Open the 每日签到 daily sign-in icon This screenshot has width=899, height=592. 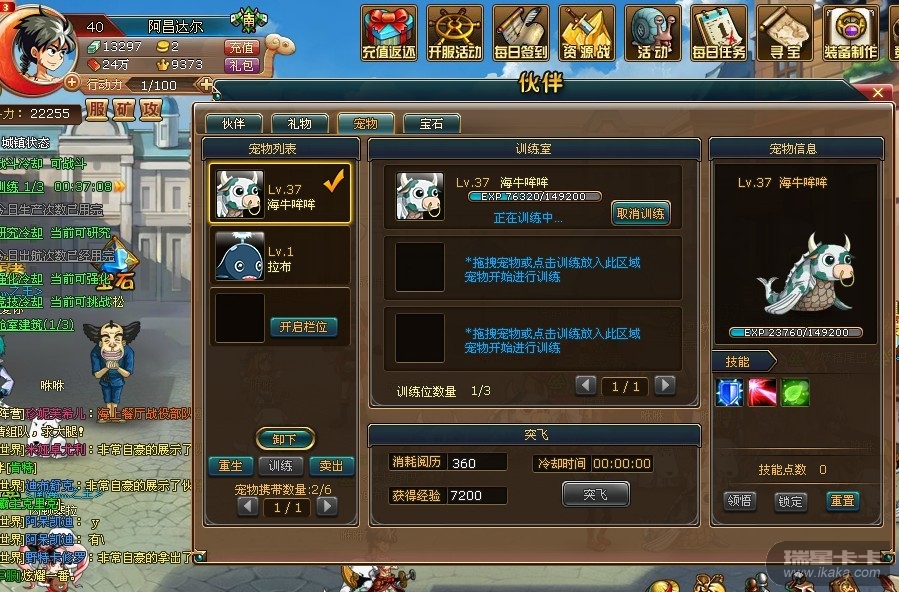pos(520,32)
